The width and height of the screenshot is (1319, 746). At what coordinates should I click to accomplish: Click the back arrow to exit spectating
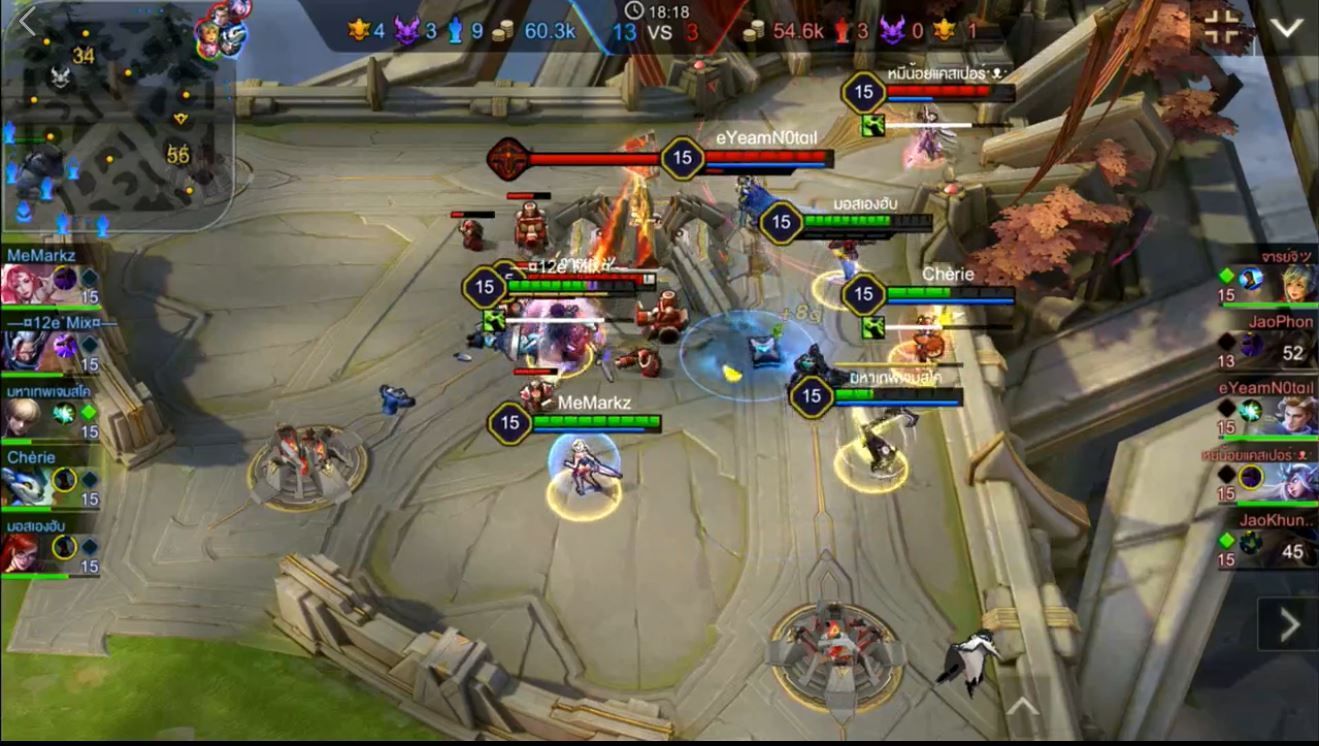27,22
